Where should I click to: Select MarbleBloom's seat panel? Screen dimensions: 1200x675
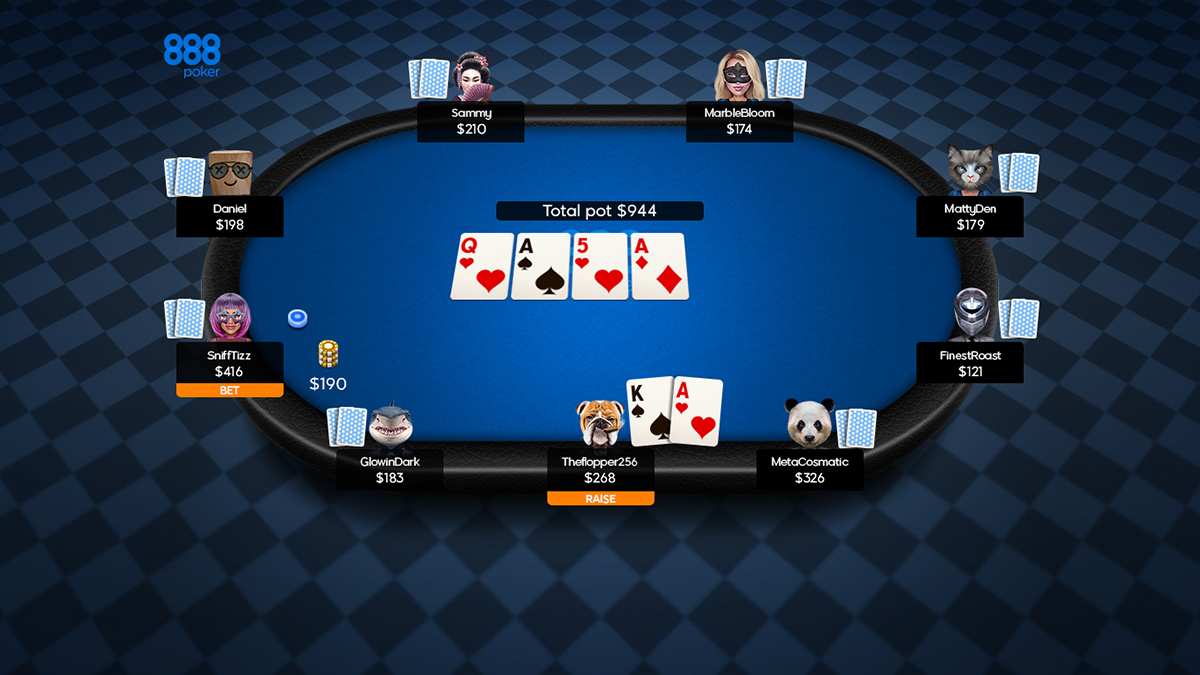pyautogui.click(x=739, y=121)
